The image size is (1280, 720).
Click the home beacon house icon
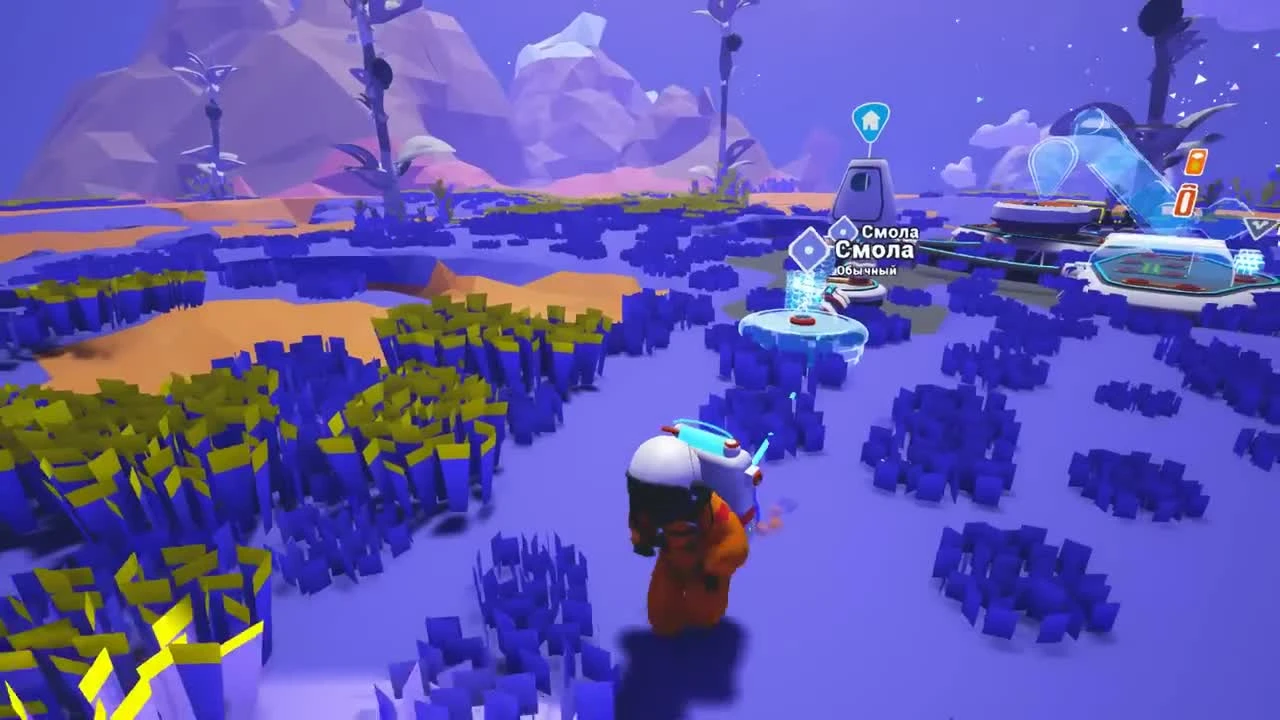tap(870, 120)
